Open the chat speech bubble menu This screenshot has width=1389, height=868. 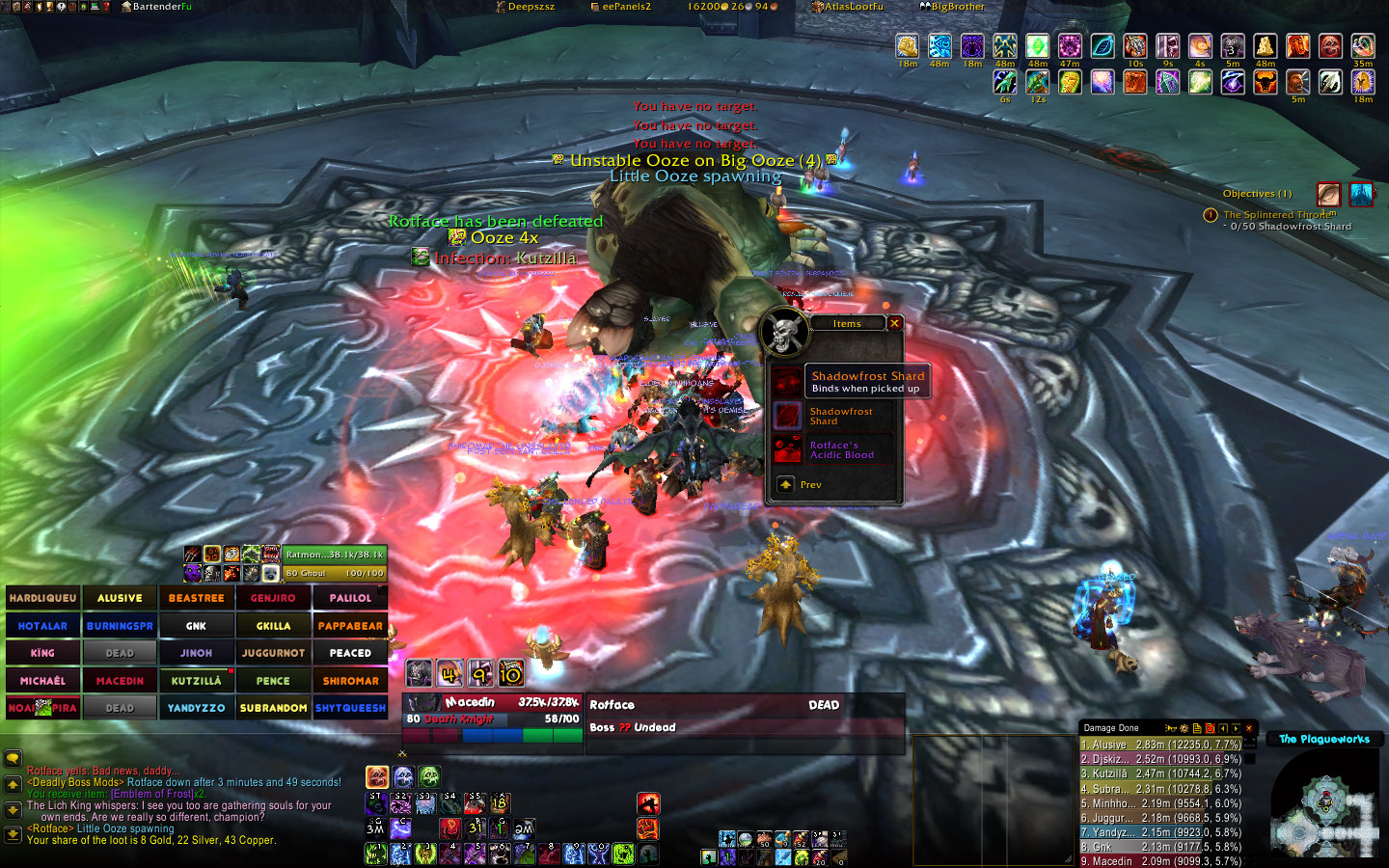click(13, 759)
